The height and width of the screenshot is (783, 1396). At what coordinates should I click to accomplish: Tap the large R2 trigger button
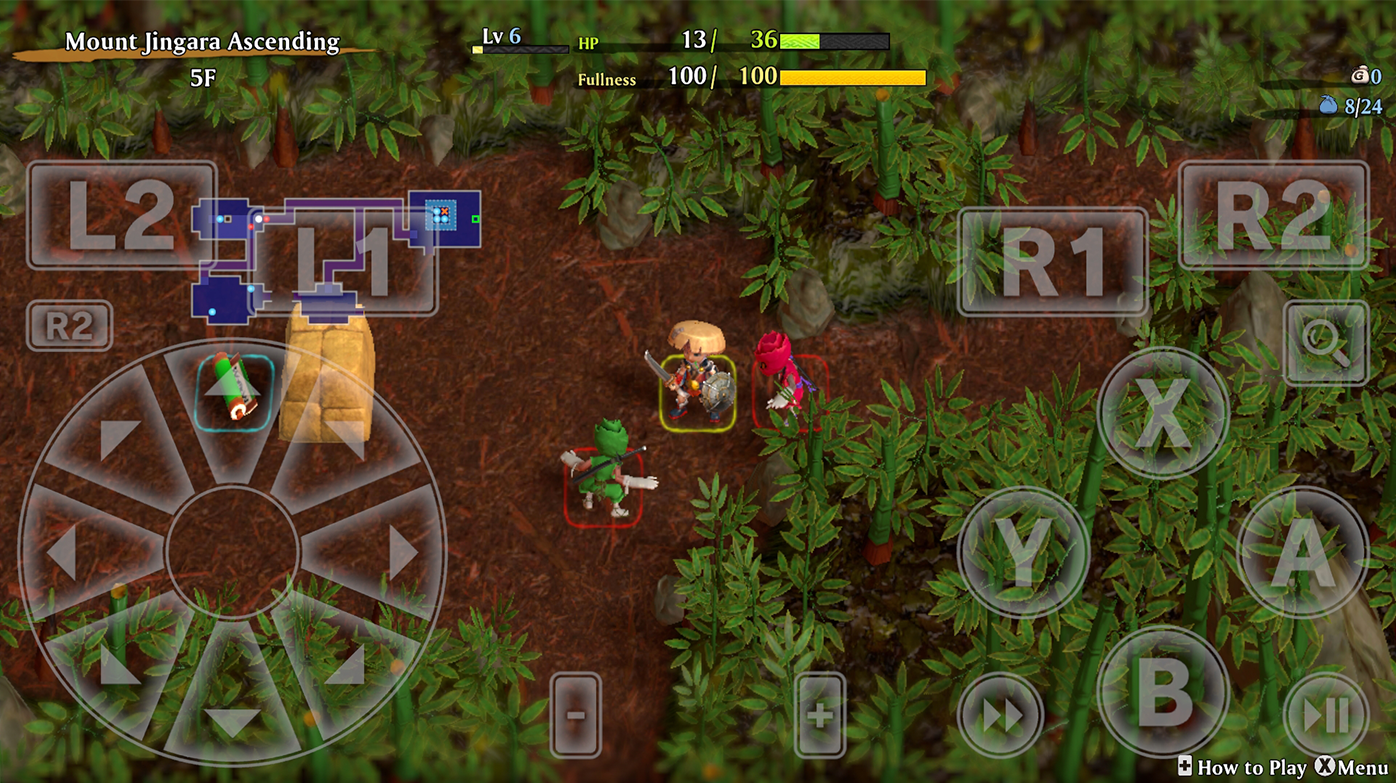click(1273, 214)
